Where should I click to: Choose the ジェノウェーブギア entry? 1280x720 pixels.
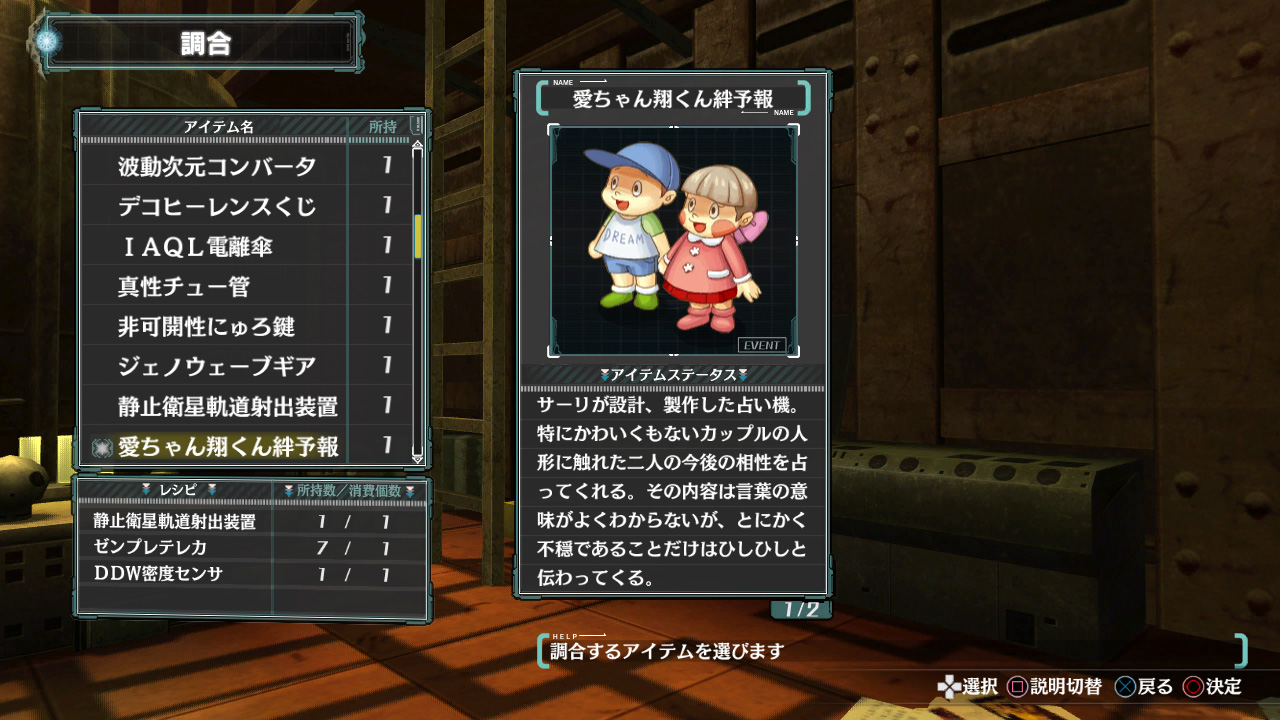pos(217,367)
